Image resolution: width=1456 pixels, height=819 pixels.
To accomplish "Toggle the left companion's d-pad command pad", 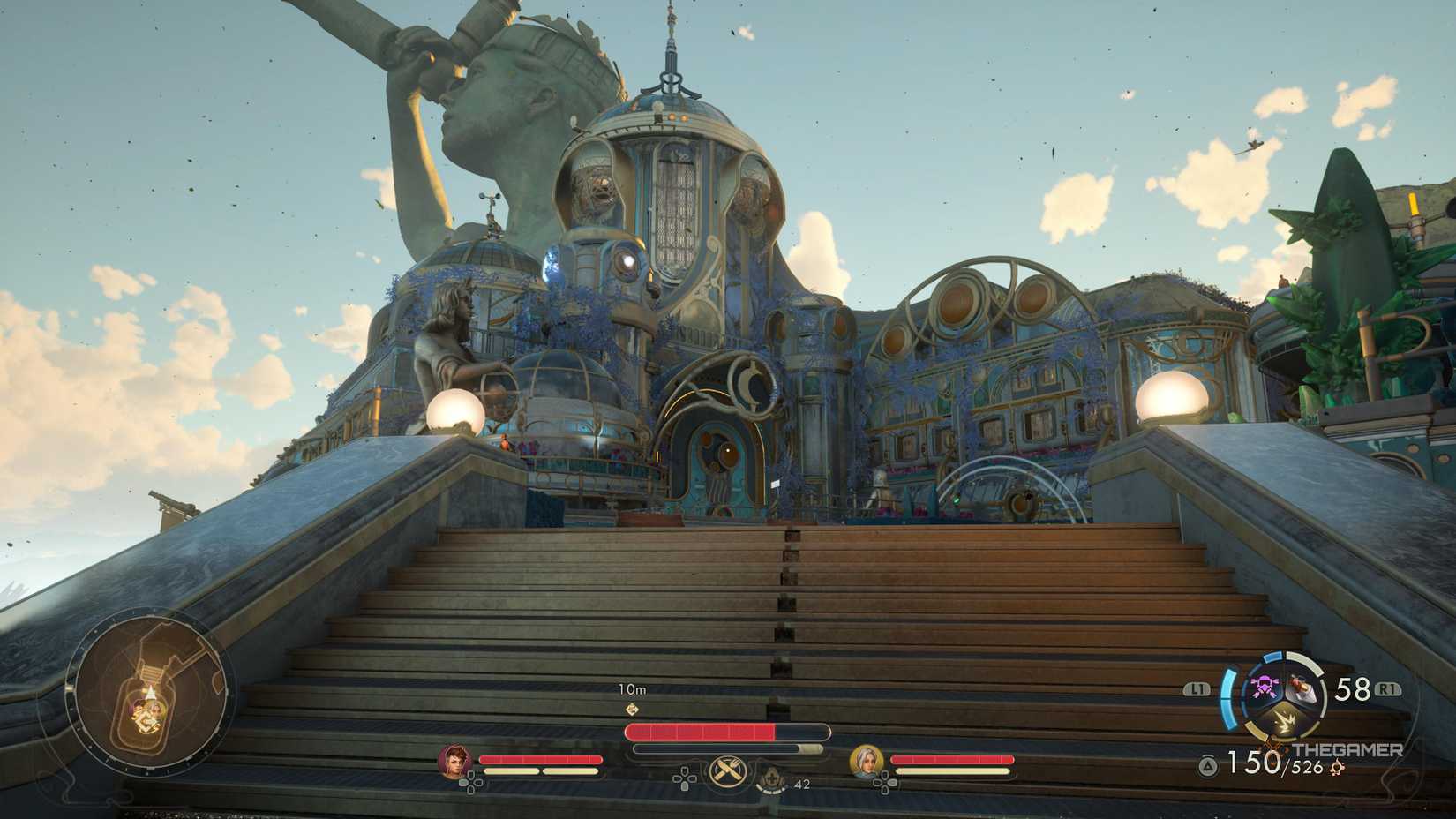I will click(x=472, y=782).
